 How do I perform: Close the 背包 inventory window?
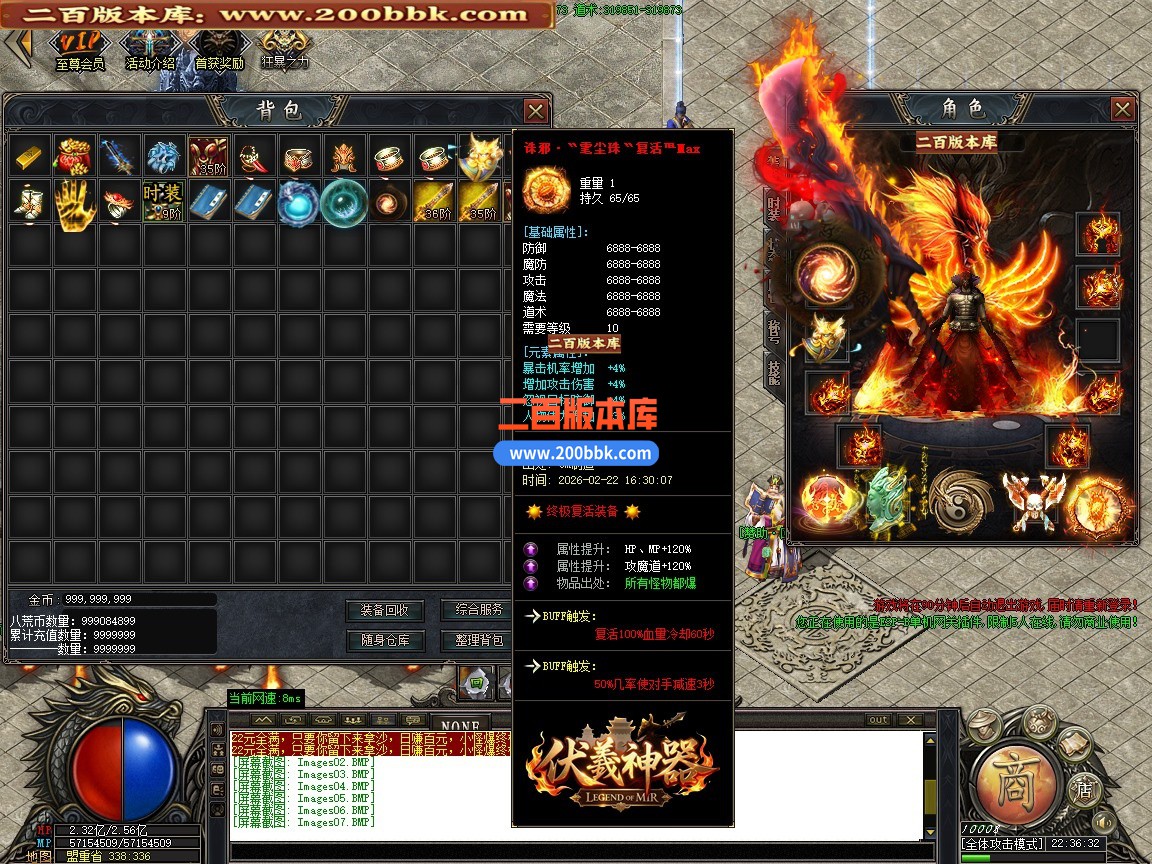(536, 111)
